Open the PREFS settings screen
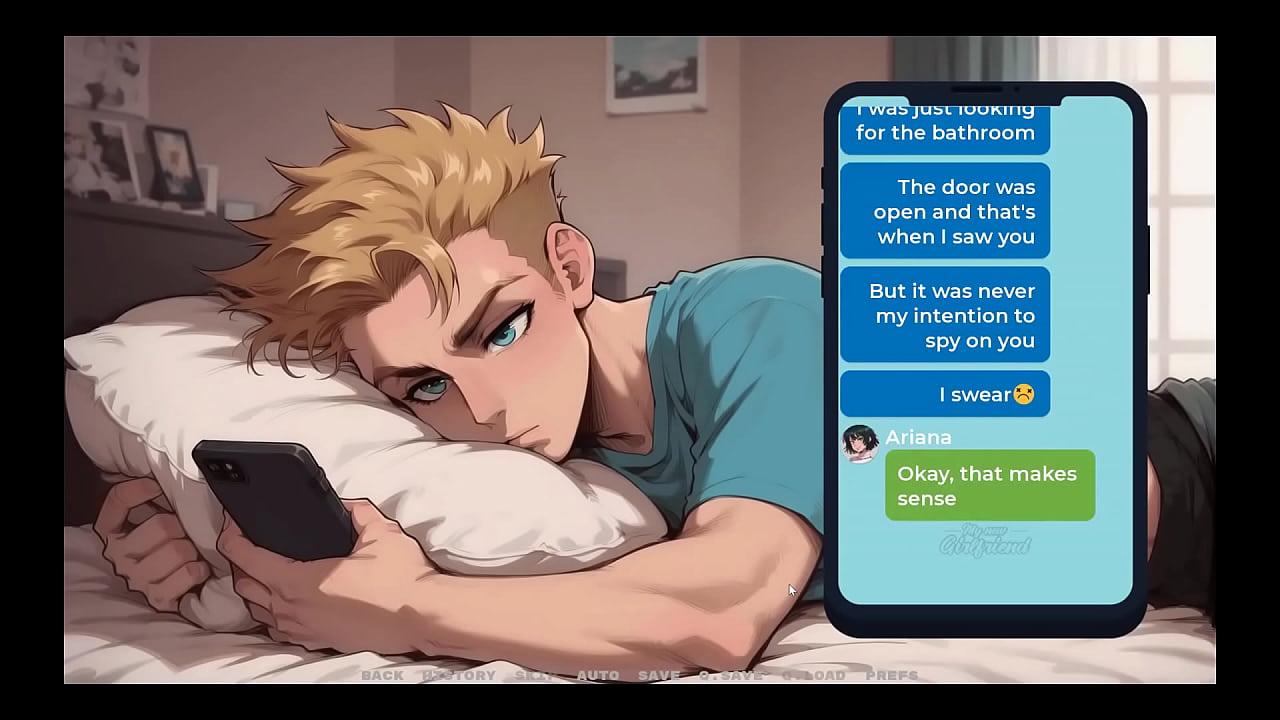This screenshot has width=1280, height=720. pyautogui.click(x=891, y=675)
